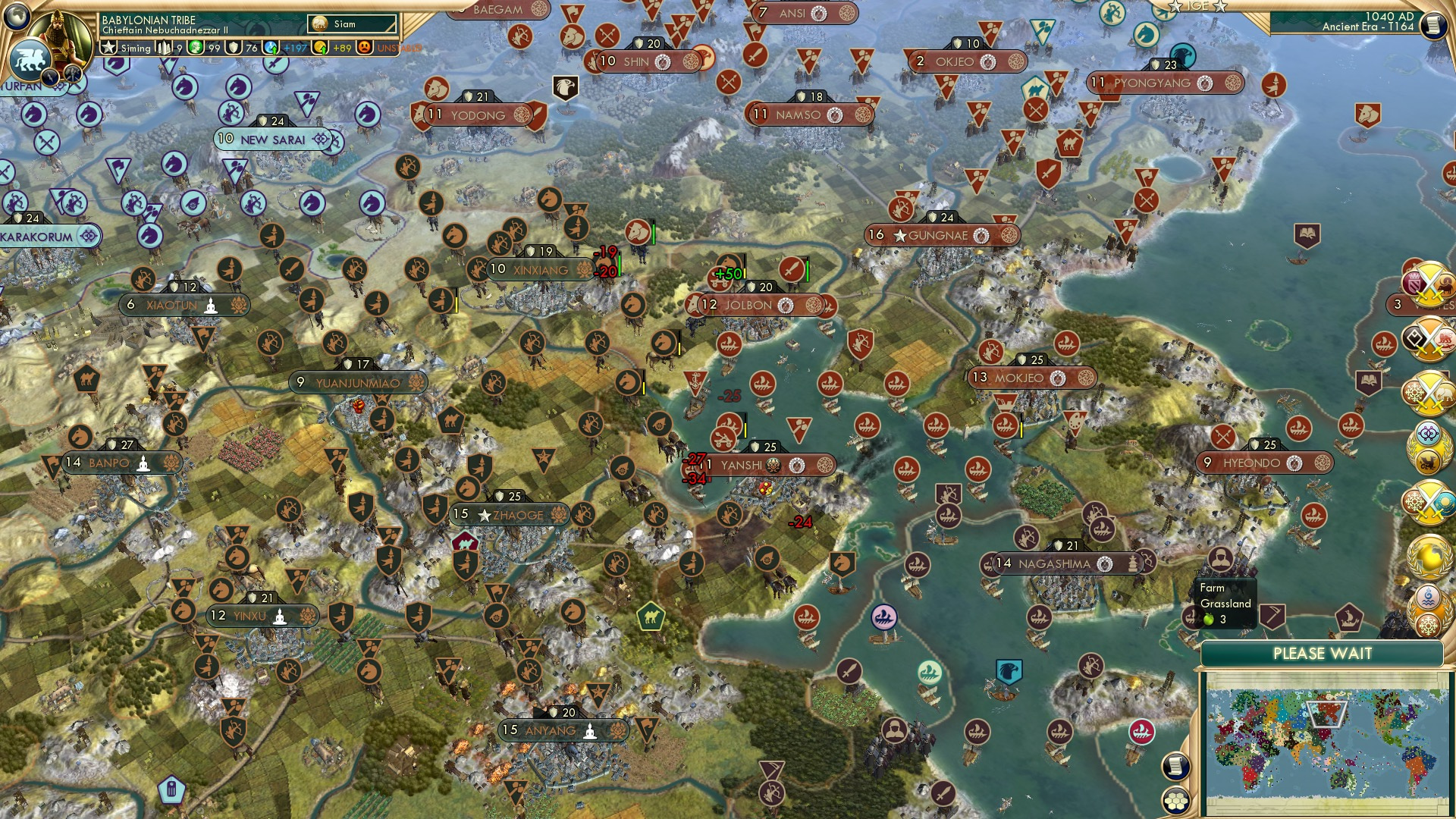
Task: Click a crossed-swords war declaration notification
Action: tap(1429, 284)
